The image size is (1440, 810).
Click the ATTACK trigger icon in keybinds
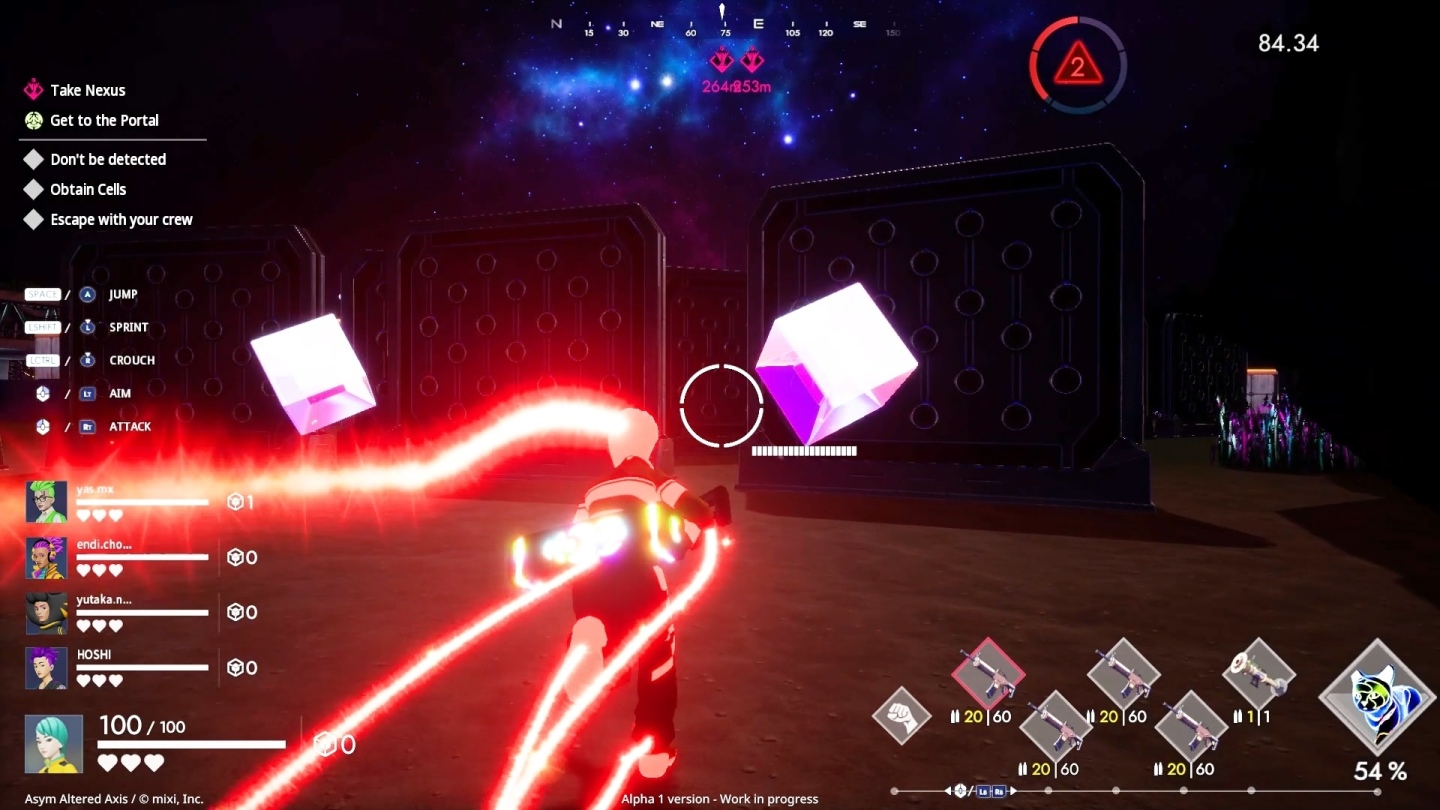click(85, 426)
